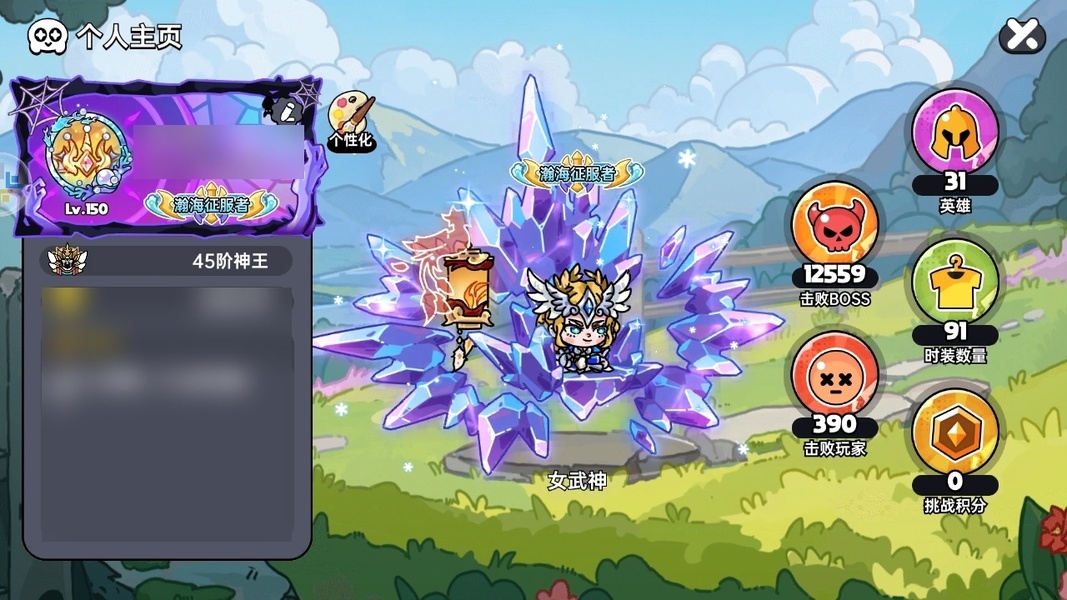Open the 时装数量 yellow shirt icon

click(954, 283)
